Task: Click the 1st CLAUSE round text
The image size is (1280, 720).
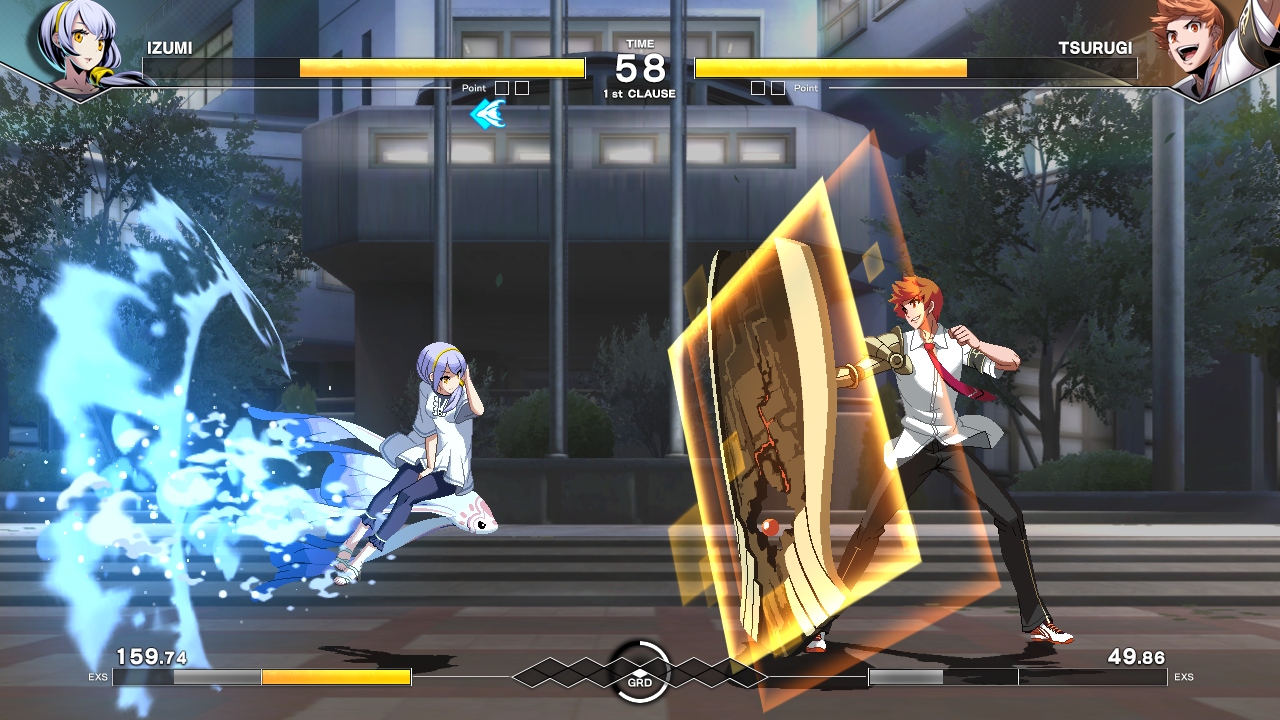Action: click(x=638, y=92)
